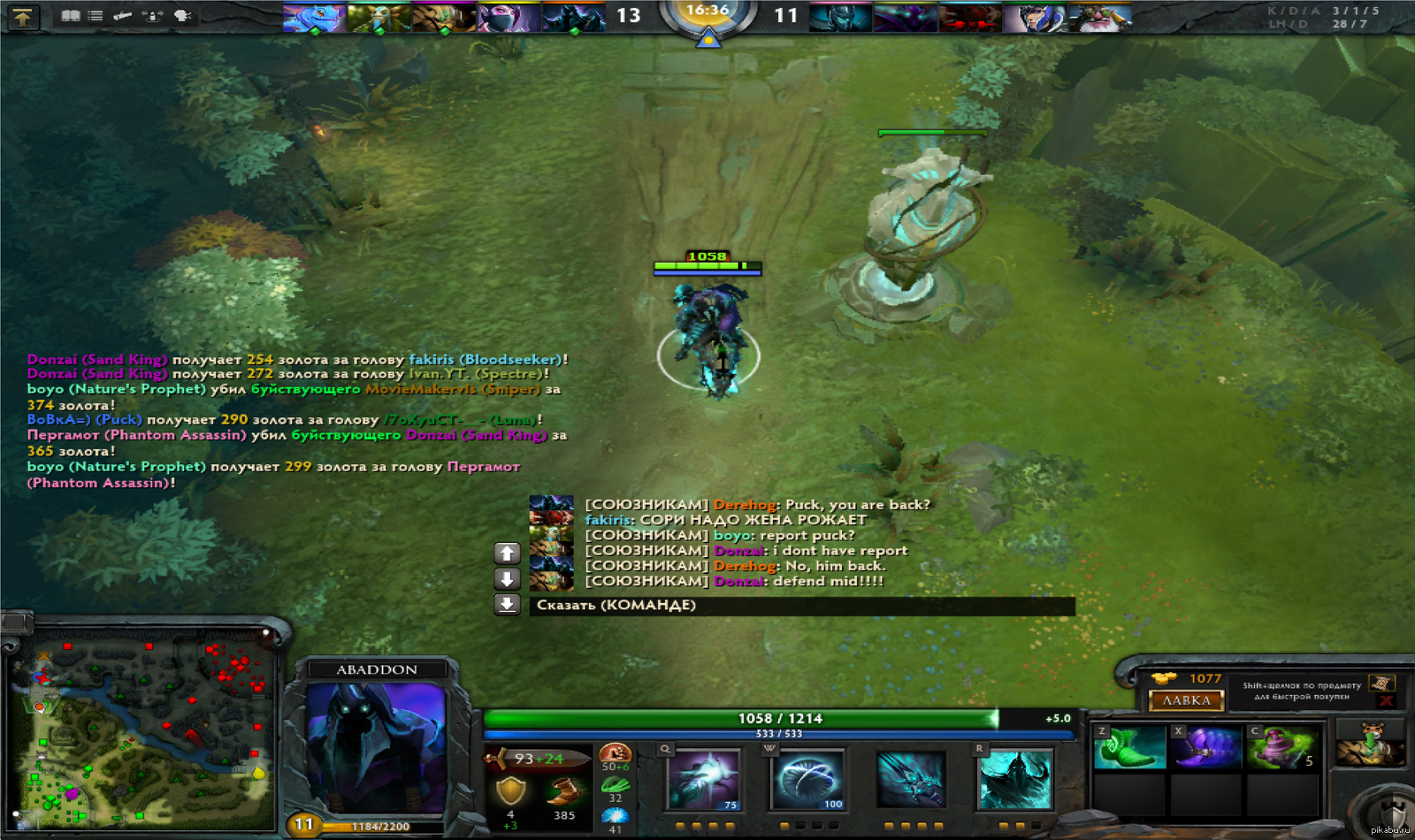Screen dimensions: 1415x840
Task: Activate Borrowed Time ultimate (R)
Action: tap(1015, 779)
